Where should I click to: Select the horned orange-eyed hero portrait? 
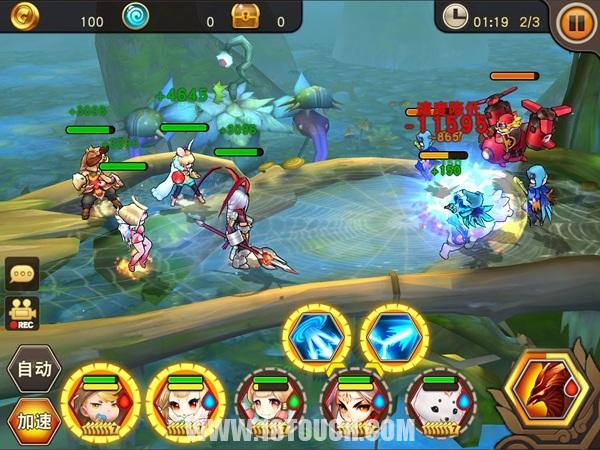coord(354,403)
